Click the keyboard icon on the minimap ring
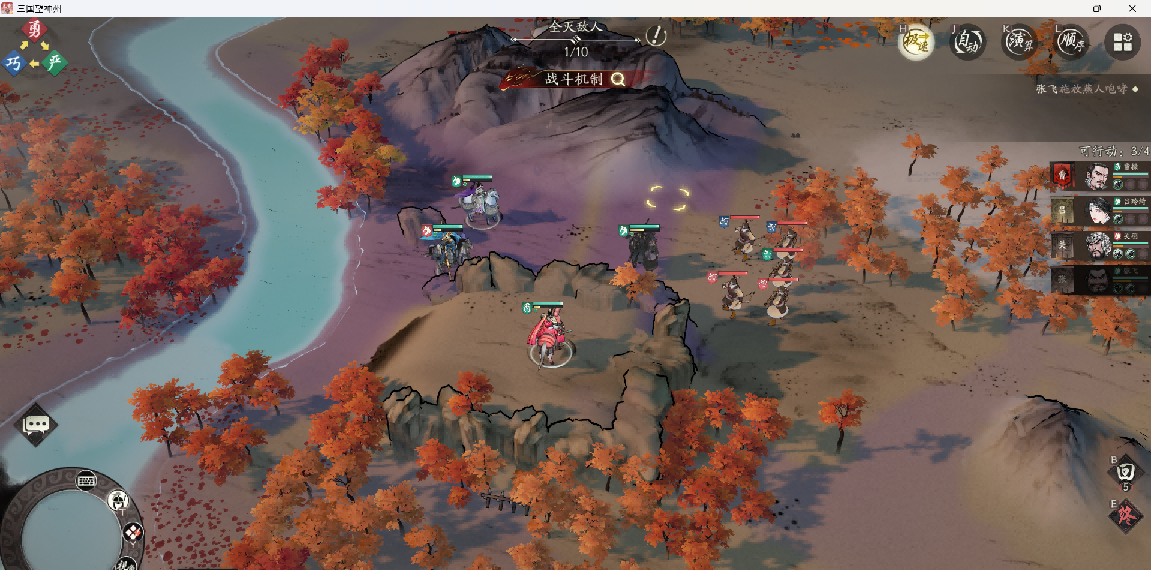The width and height of the screenshot is (1151, 570). (86, 479)
